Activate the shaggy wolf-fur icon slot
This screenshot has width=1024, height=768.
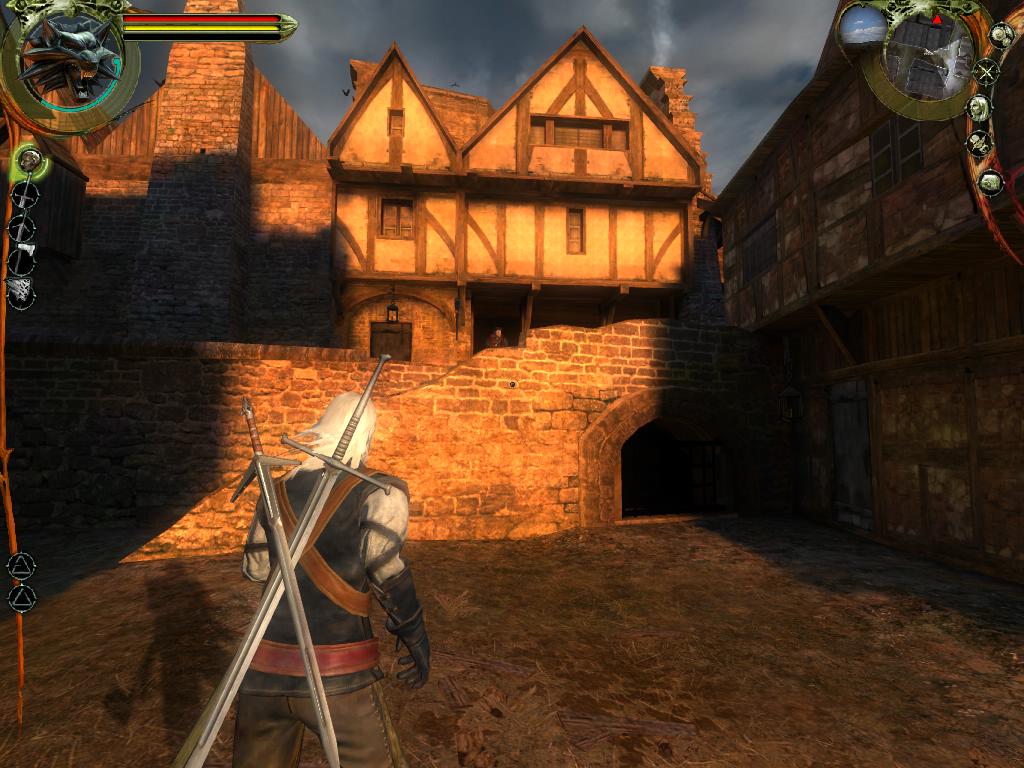click(x=21, y=291)
